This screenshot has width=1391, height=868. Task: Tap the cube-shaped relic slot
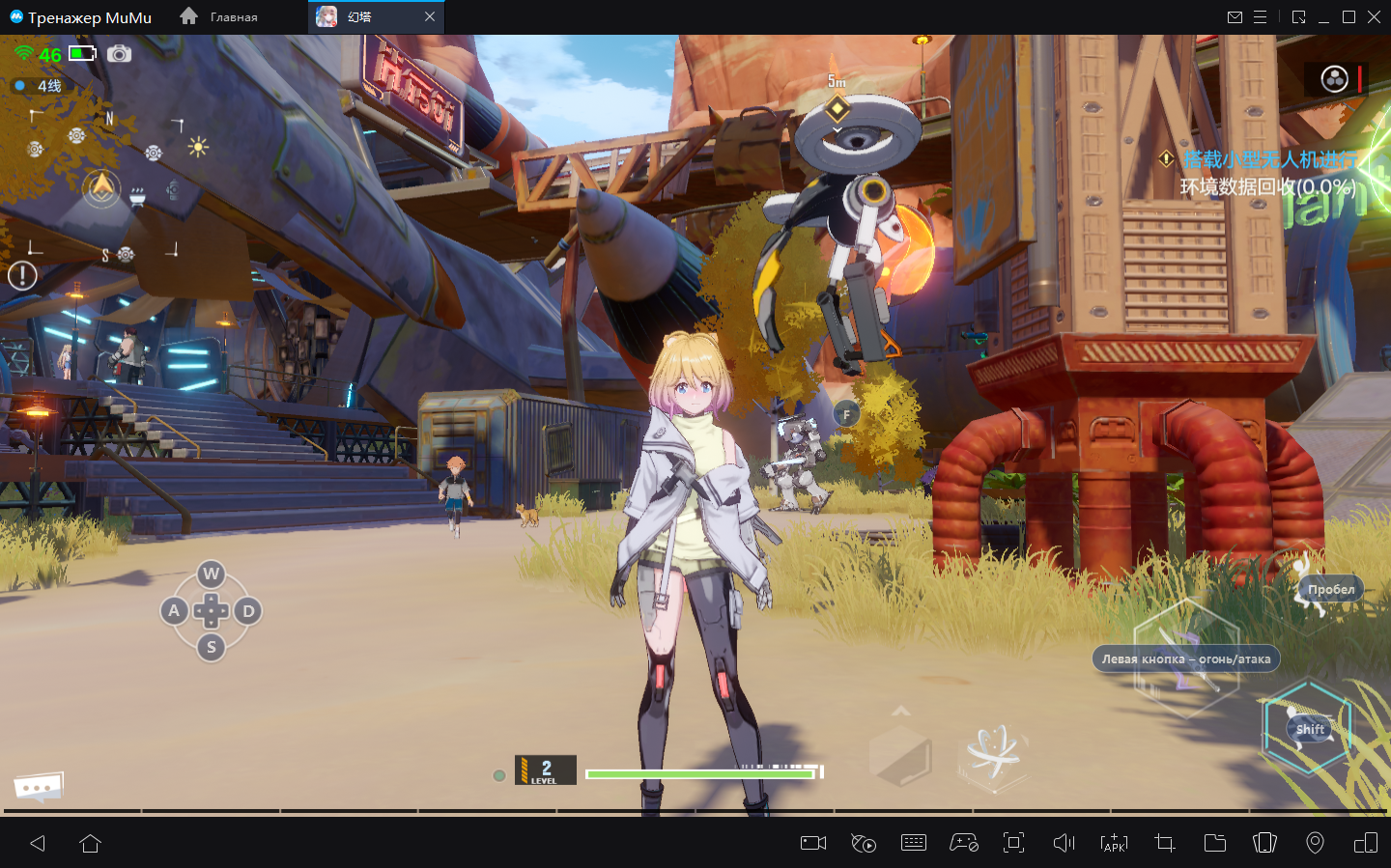(900, 754)
